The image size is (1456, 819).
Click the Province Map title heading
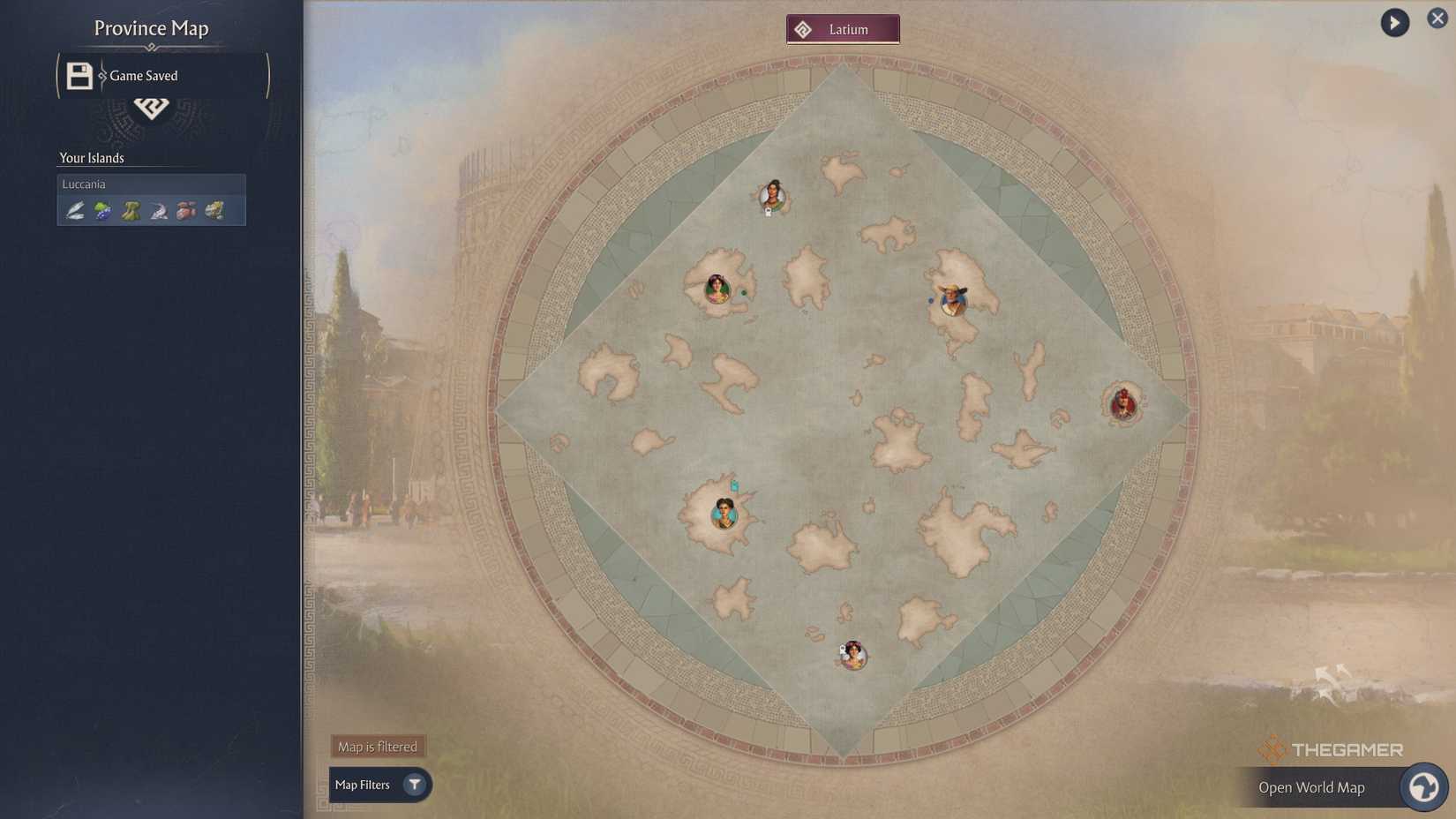point(151,27)
